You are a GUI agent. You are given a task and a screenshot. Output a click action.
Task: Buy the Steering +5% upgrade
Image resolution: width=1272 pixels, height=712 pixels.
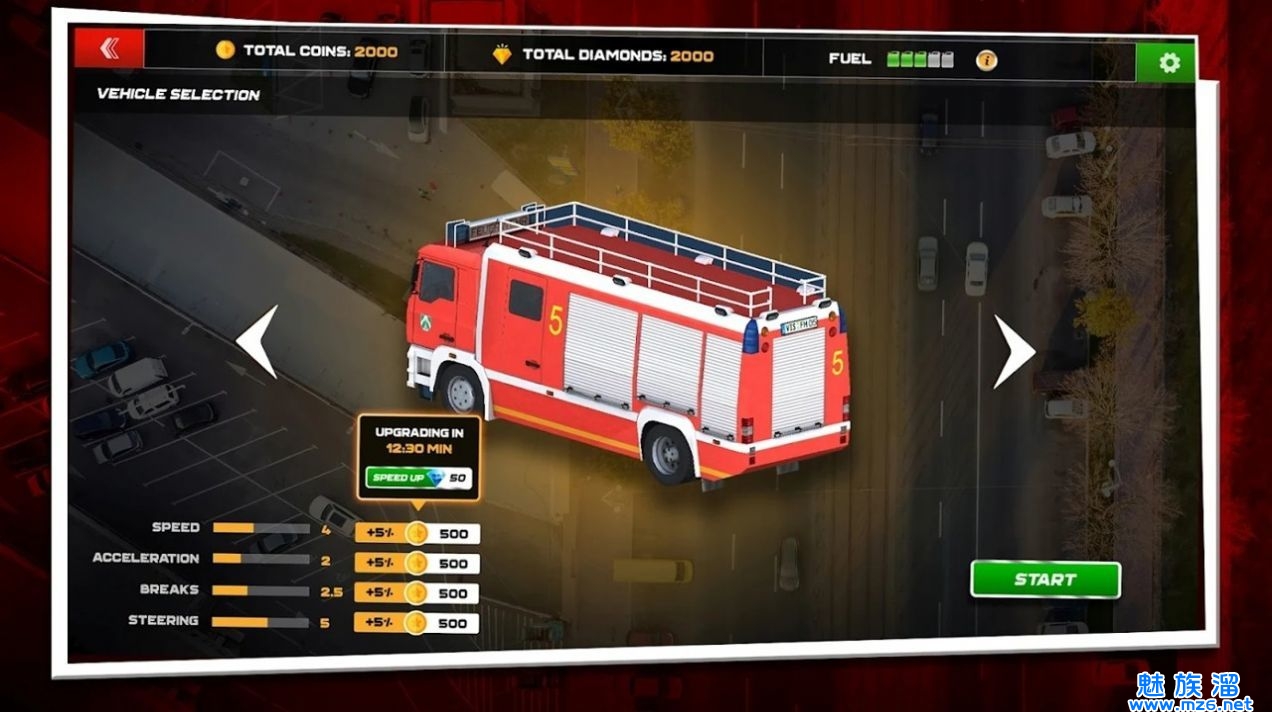pos(417,623)
